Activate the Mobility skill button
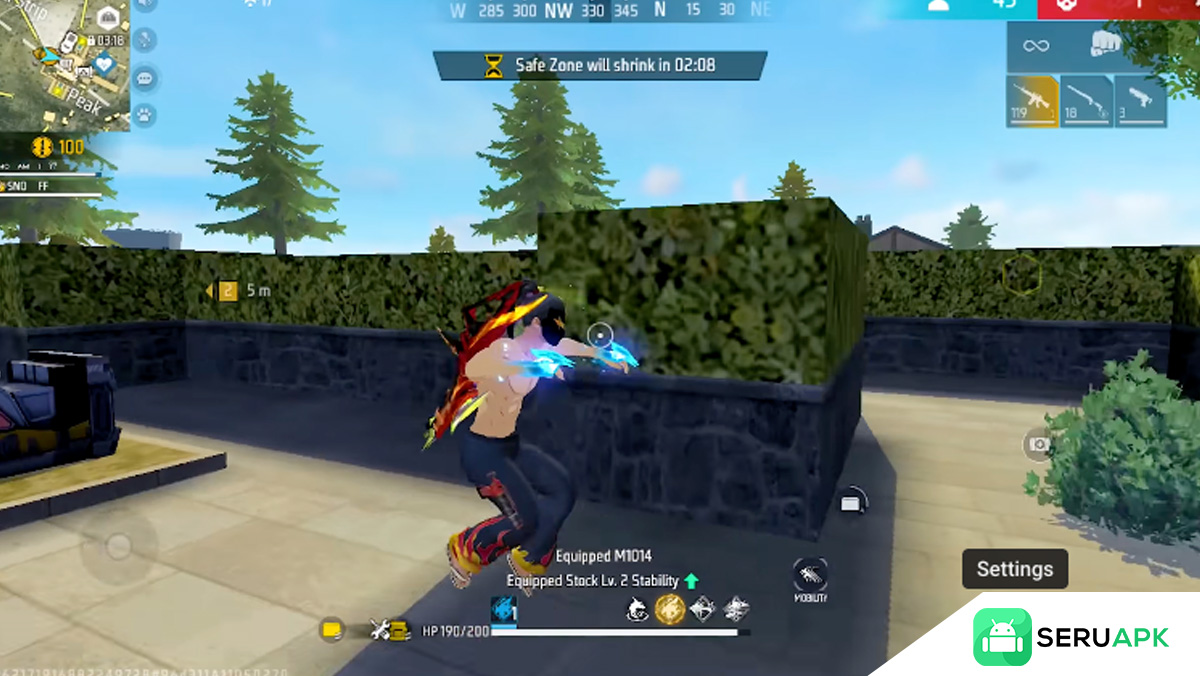This screenshot has width=1200, height=676. coord(810,579)
